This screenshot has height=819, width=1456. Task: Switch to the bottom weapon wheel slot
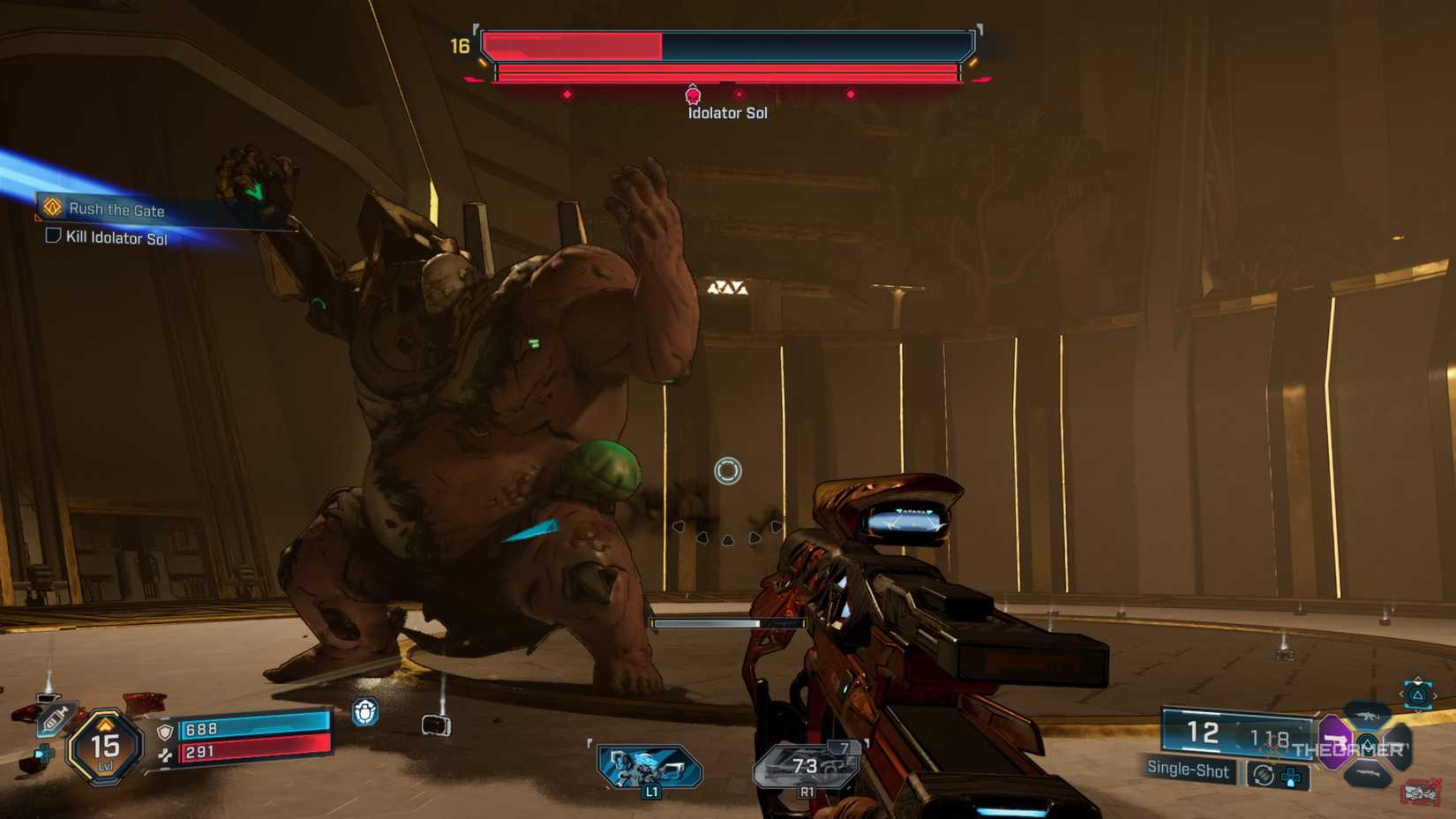(x=1368, y=775)
